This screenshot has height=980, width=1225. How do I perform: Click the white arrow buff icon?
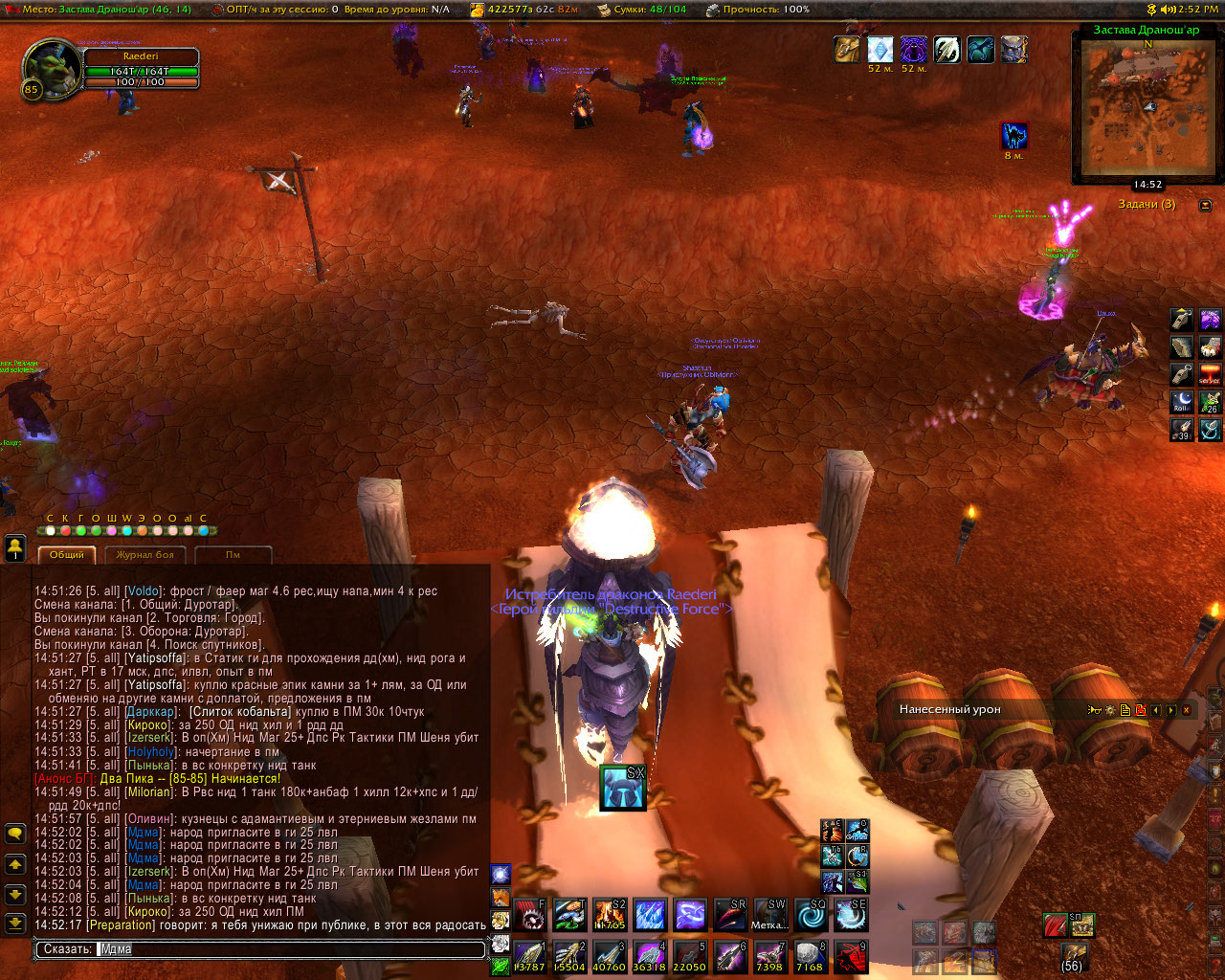(x=947, y=49)
